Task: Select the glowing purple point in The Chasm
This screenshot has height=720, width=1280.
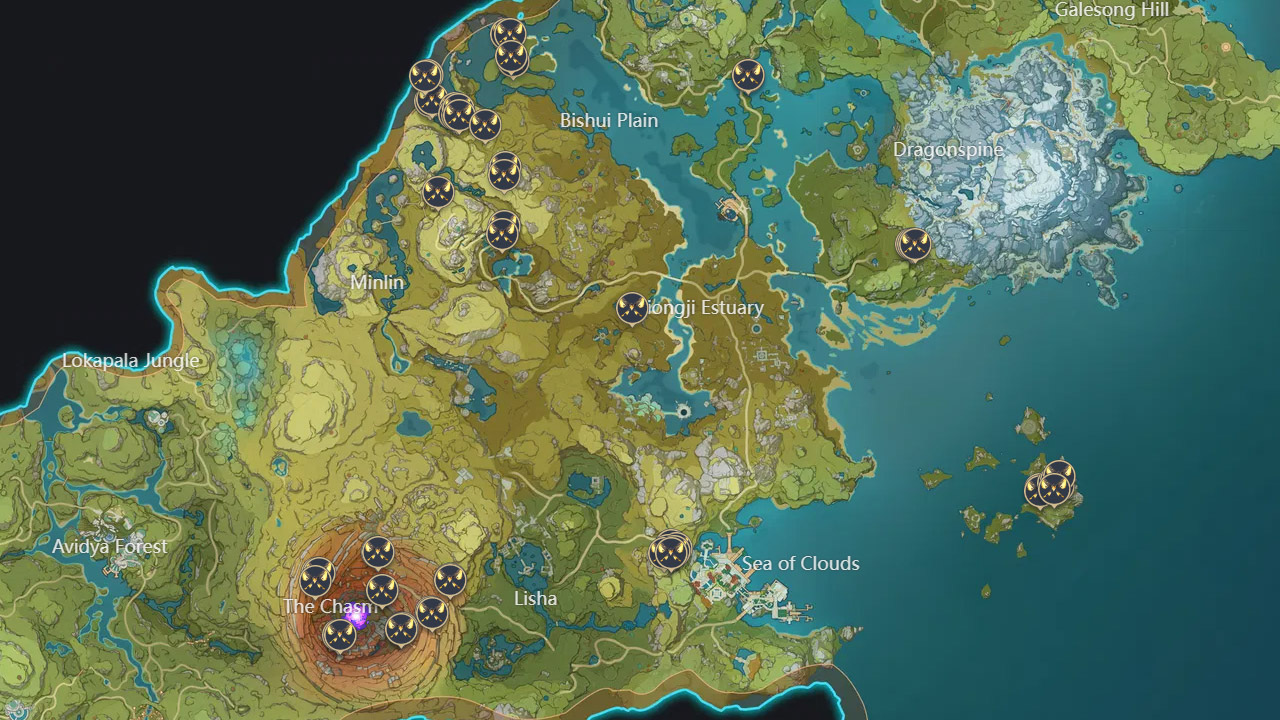Action: [x=358, y=619]
